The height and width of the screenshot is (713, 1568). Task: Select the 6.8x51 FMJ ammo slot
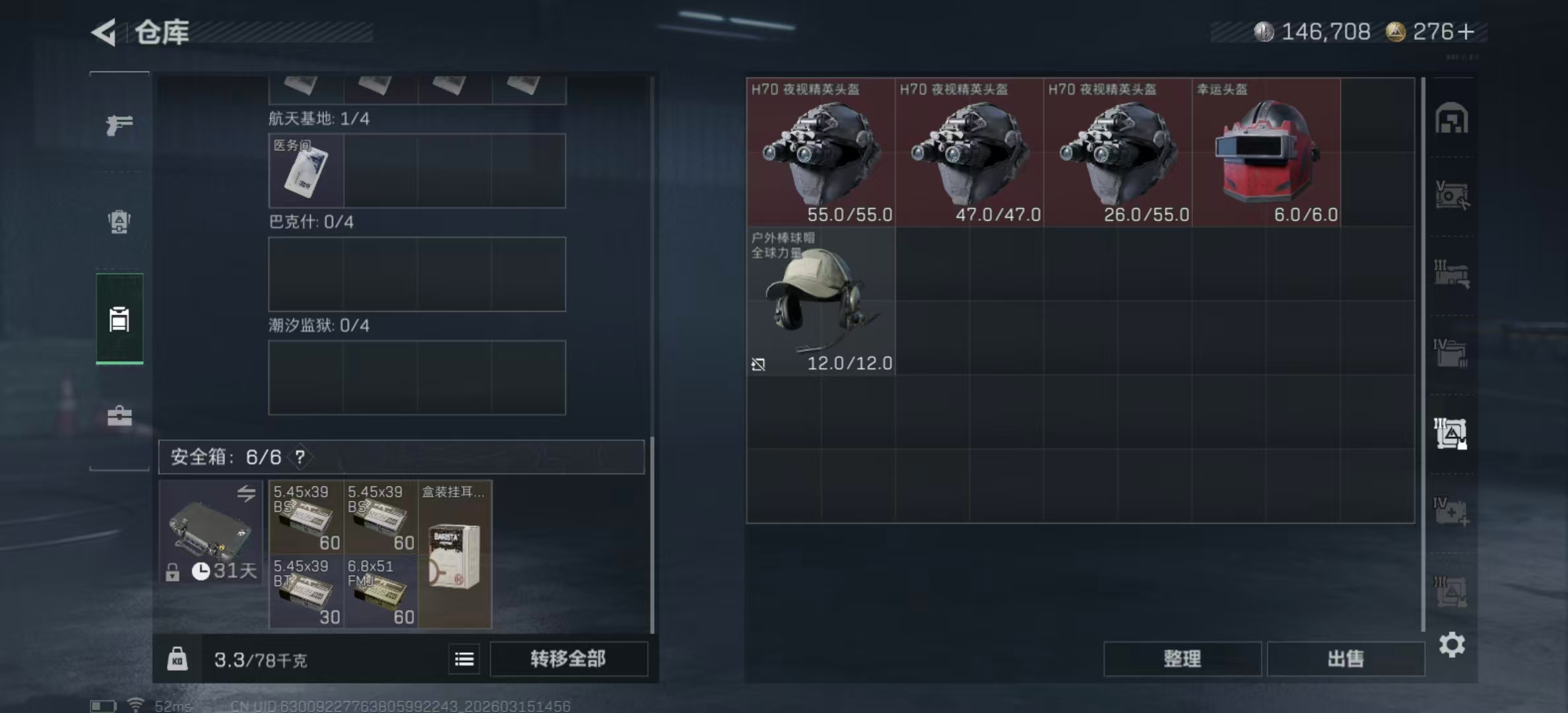(x=380, y=592)
